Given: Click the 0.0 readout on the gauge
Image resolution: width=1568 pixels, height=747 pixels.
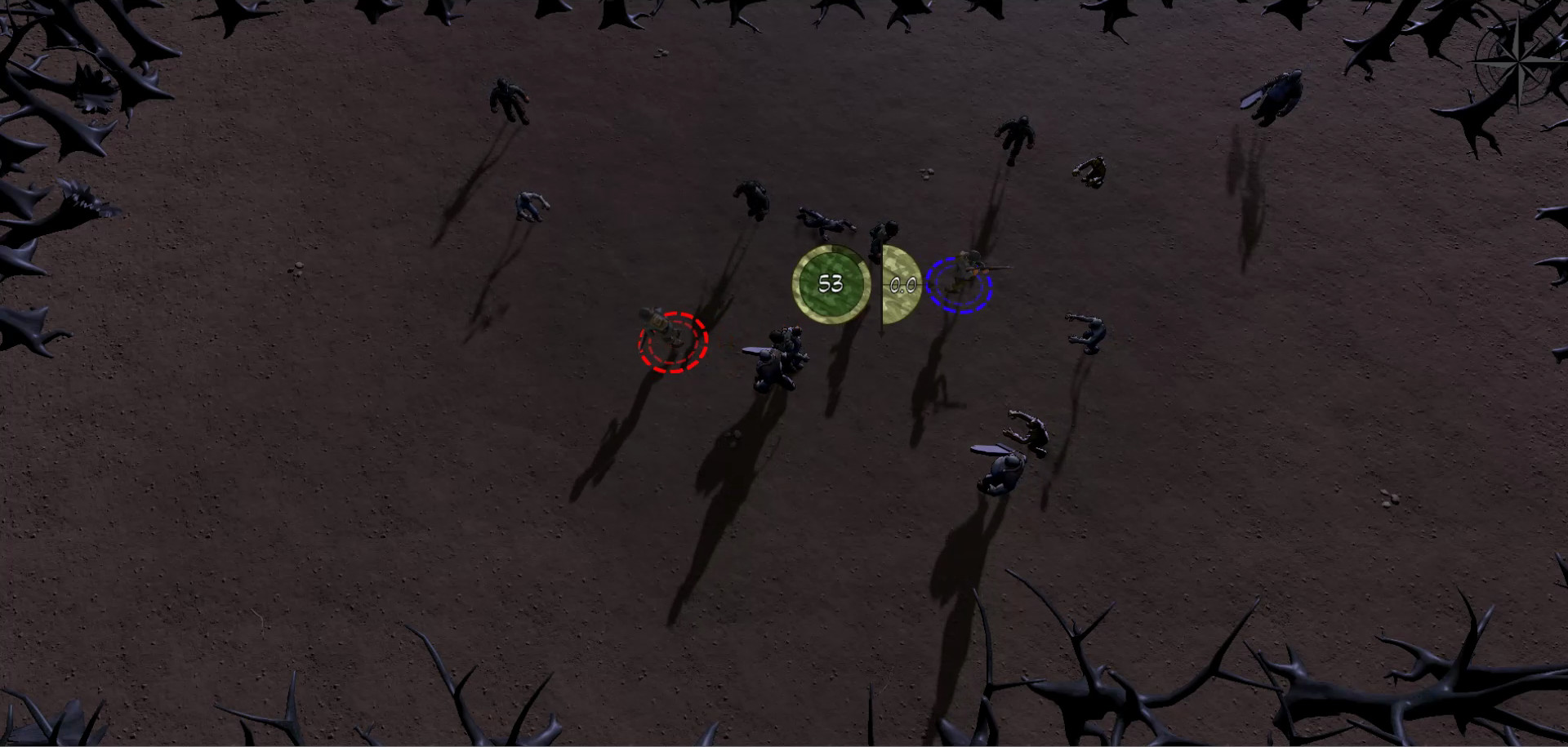Looking at the screenshot, I should pyautogui.click(x=902, y=284).
